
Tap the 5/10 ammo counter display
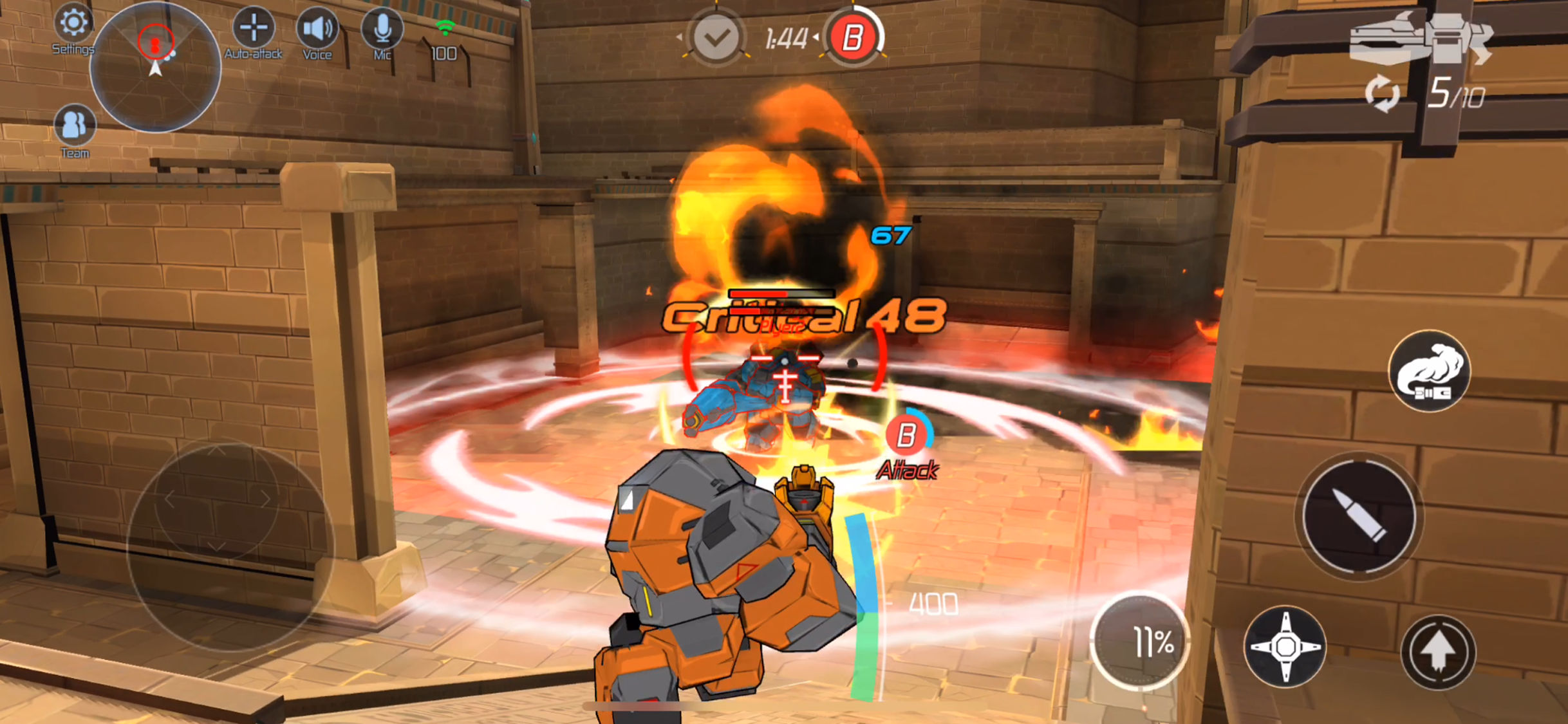pyautogui.click(x=1459, y=94)
